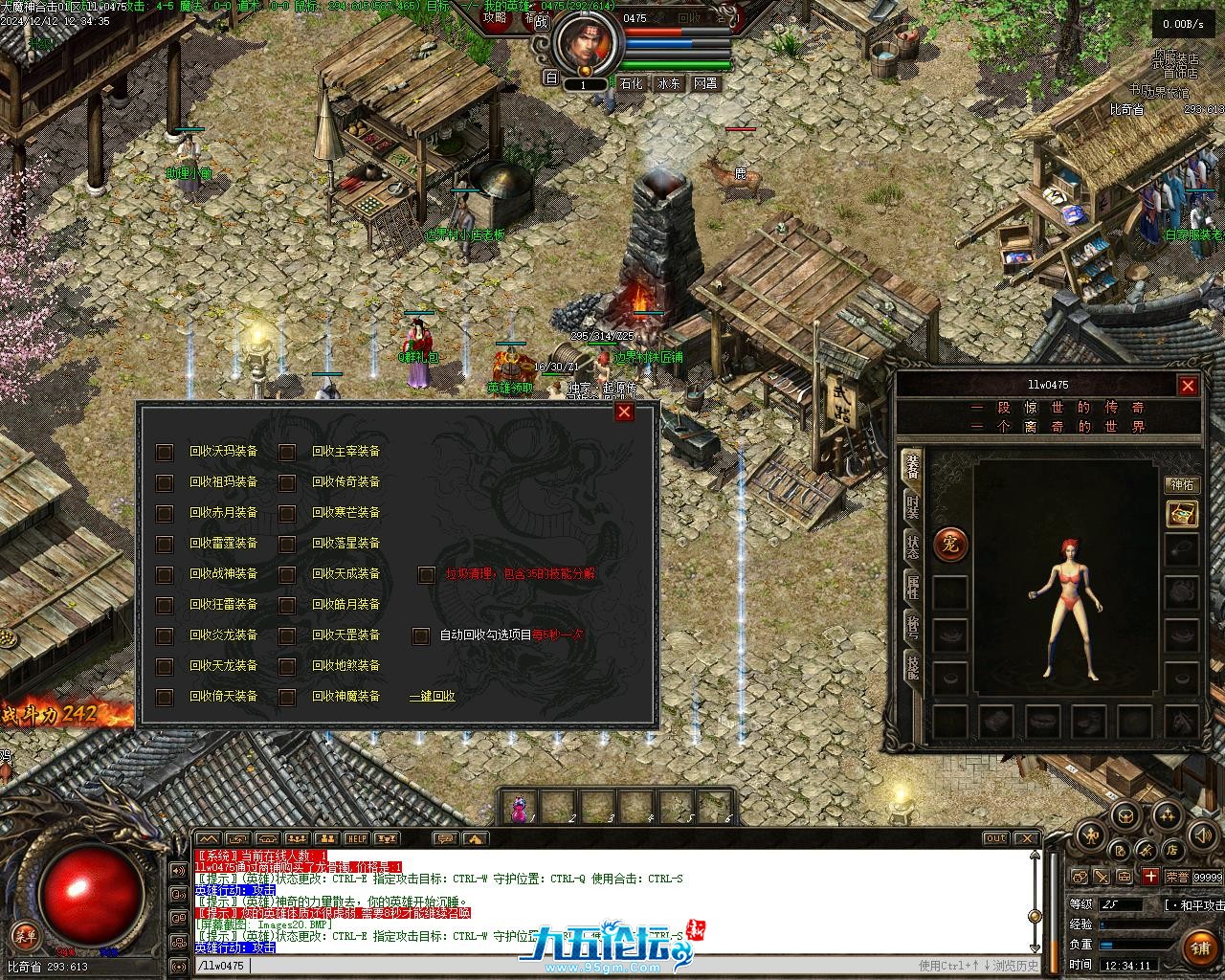The image size is (1225, 980).
Task: Show the 属性 attributes tab
Action: [913, 587]
